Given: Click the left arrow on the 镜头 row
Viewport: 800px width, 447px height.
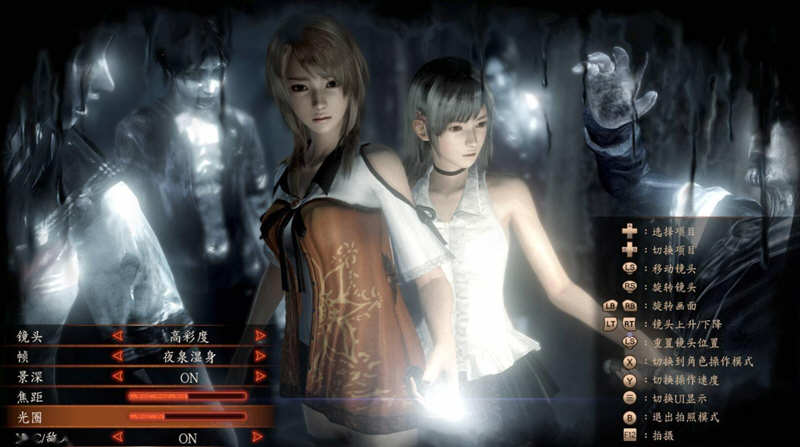Looking at the screenshot, I should coord(117,336).
